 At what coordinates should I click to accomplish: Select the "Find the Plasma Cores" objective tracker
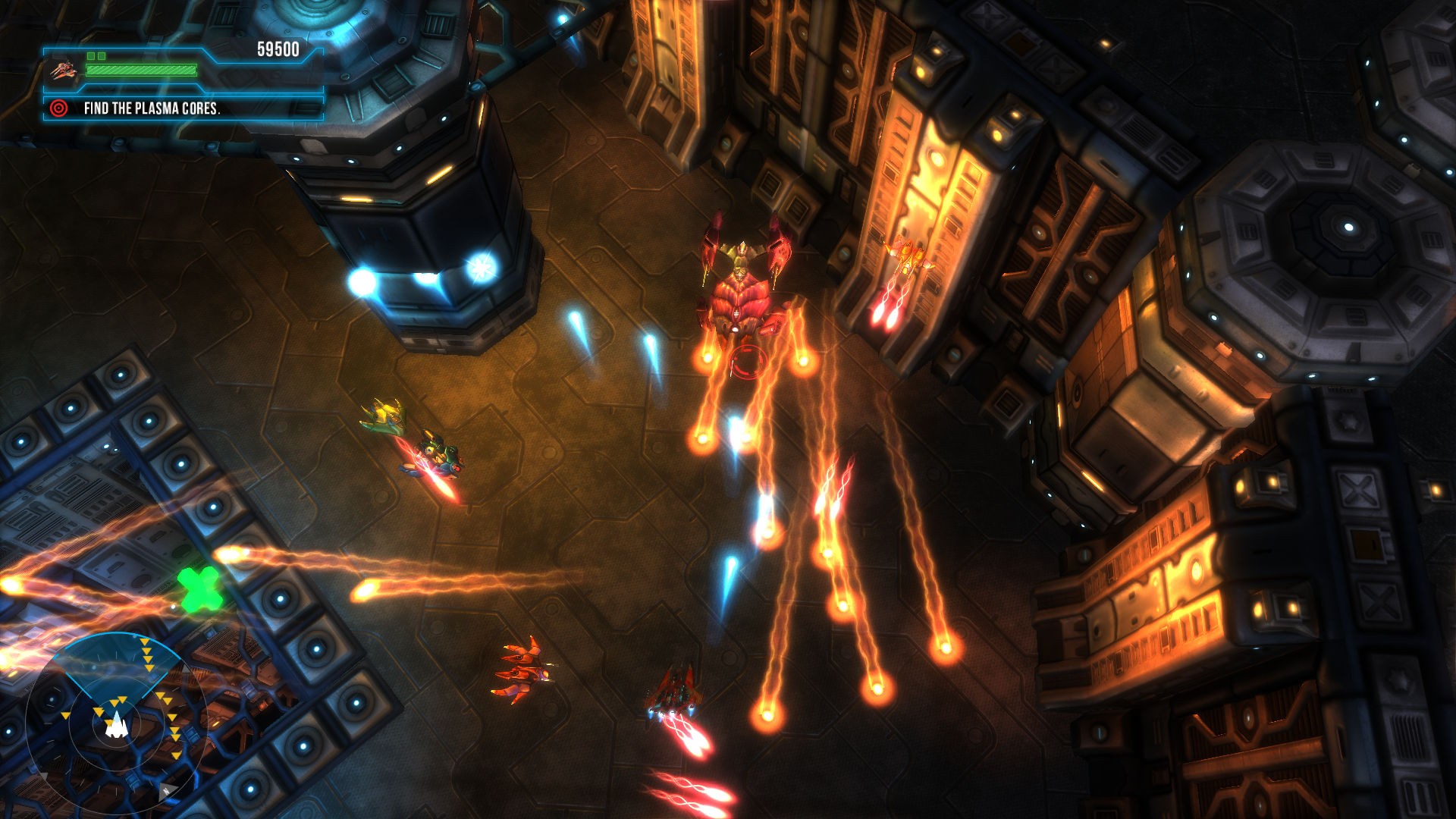(152, 108)
